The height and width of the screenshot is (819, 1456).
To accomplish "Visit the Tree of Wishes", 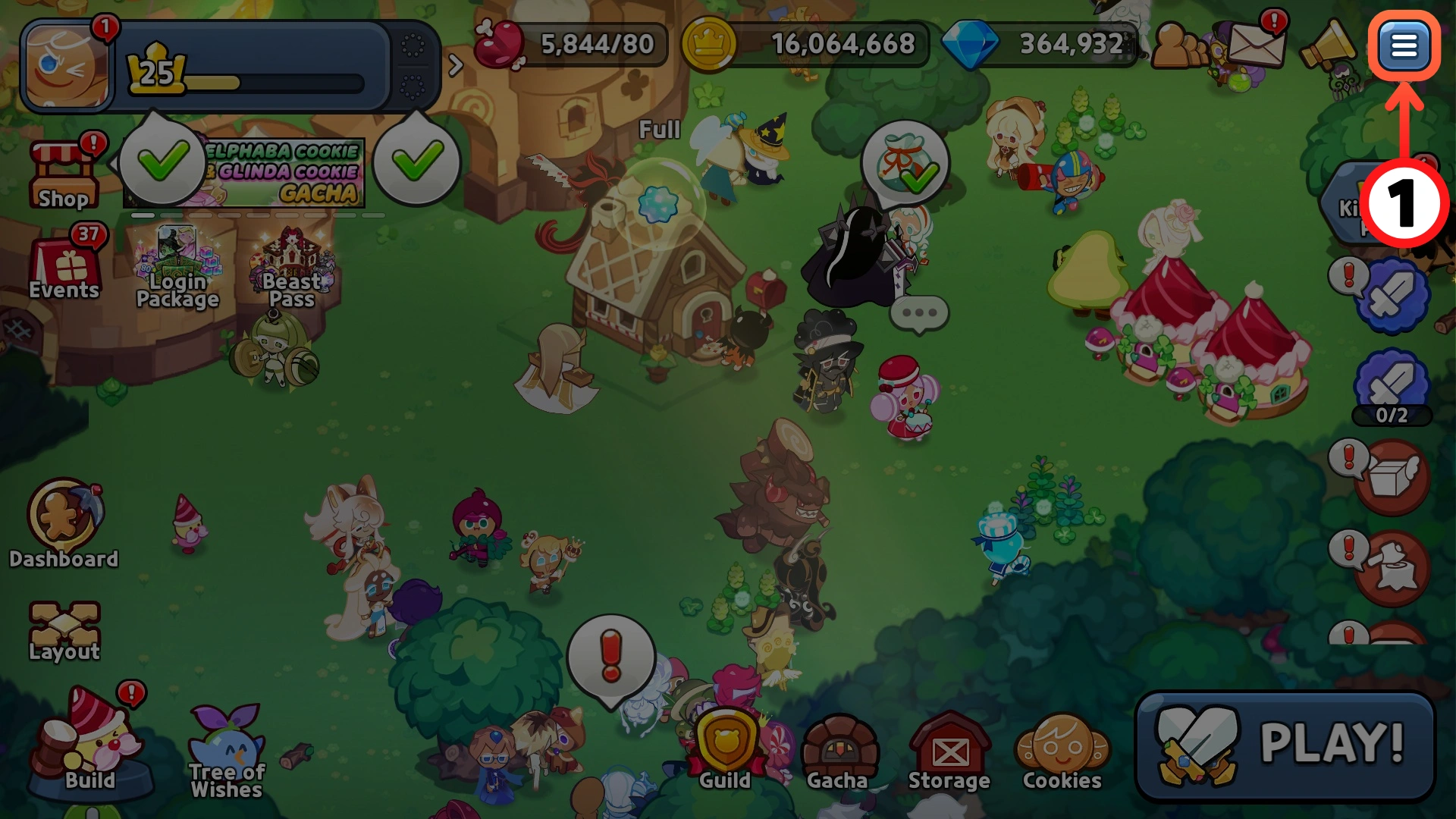I will click(x=227, y=751).
